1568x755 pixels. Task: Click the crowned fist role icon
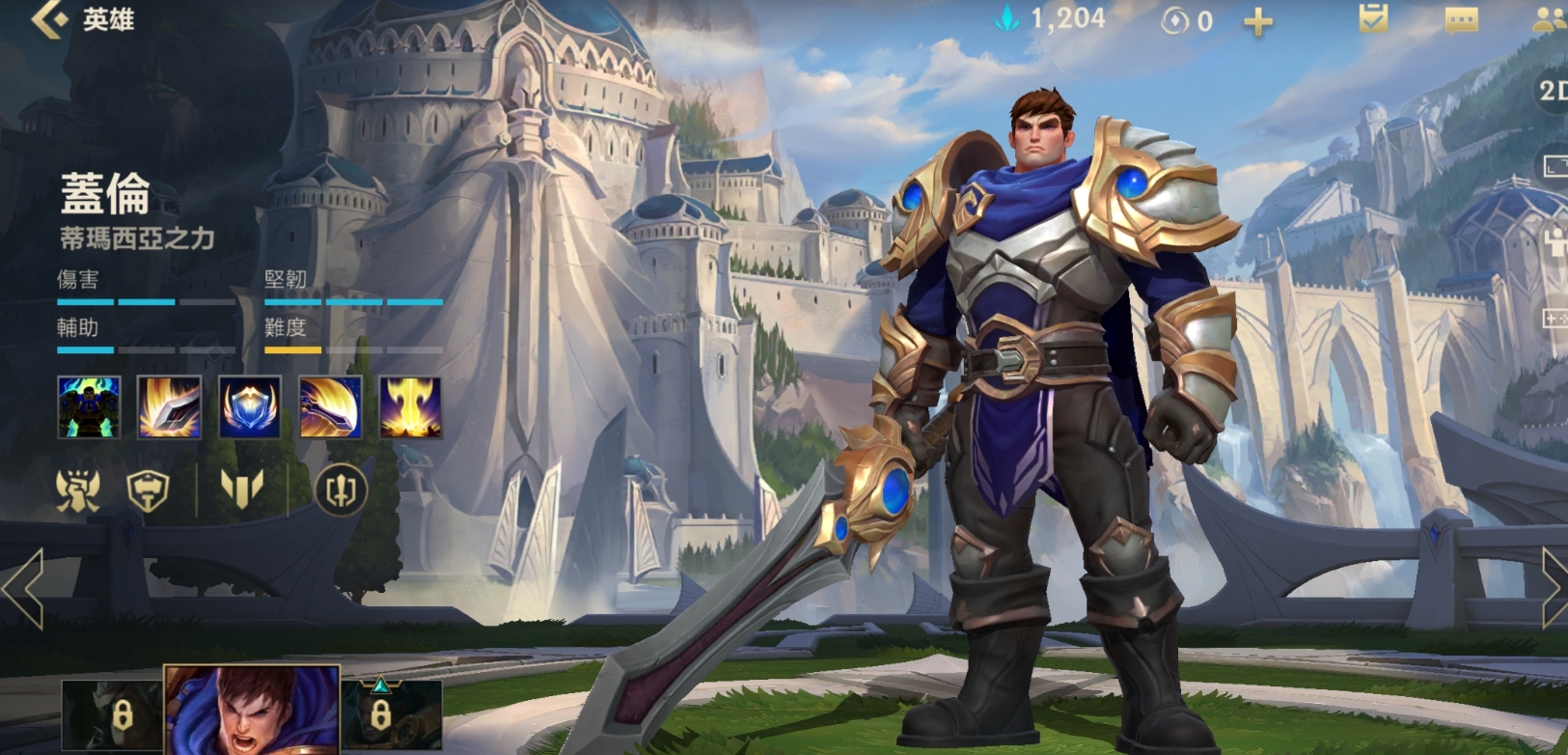coord(78,490)
